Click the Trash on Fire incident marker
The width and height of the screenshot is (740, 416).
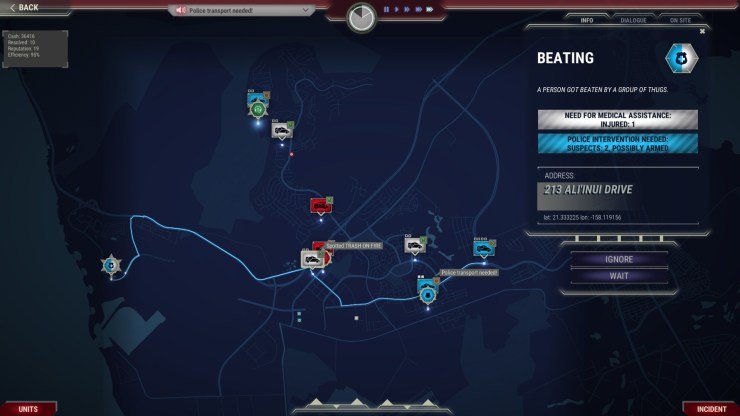(320, 248)
